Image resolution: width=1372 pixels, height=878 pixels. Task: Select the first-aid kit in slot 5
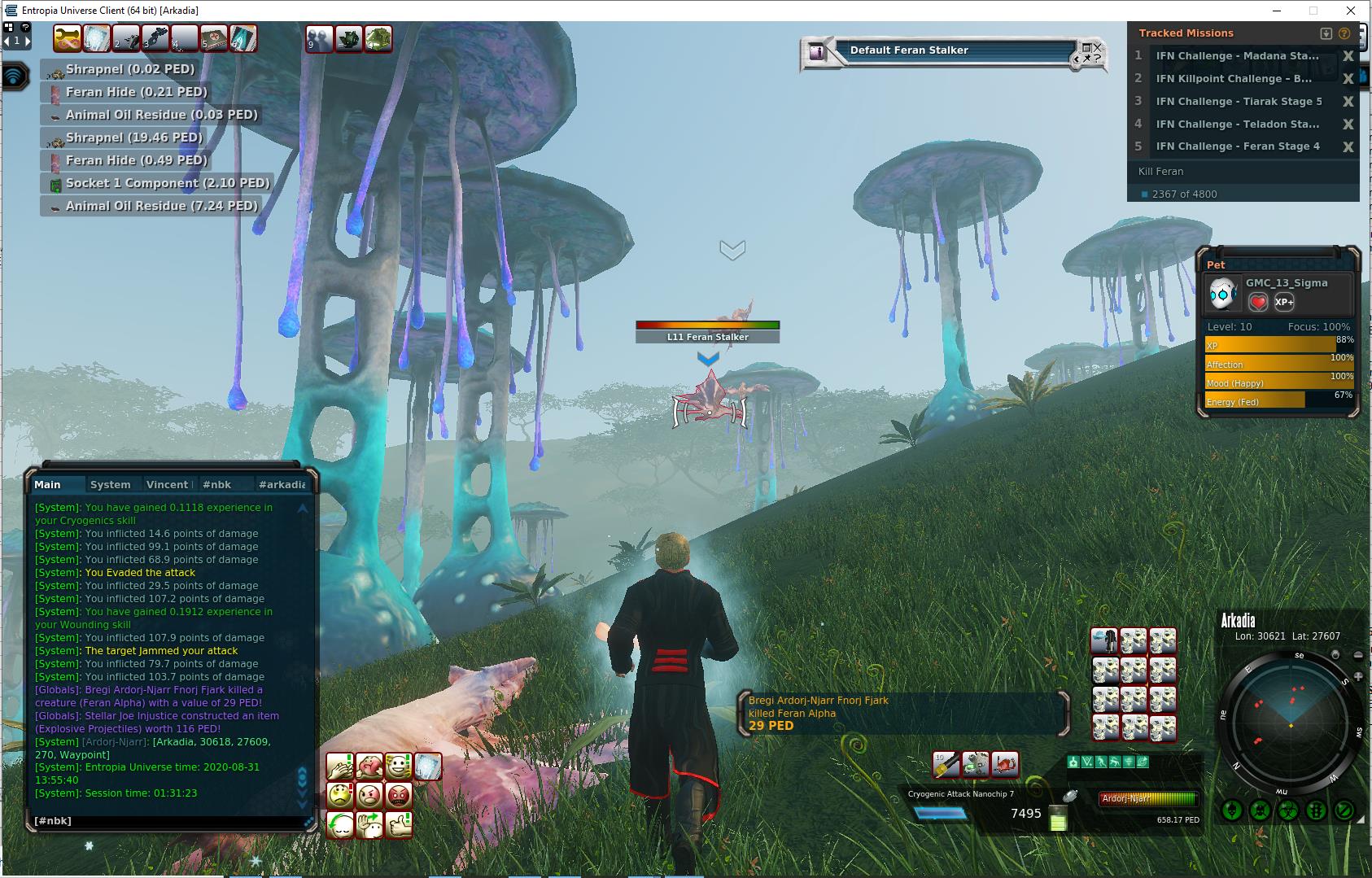point(214,38)
